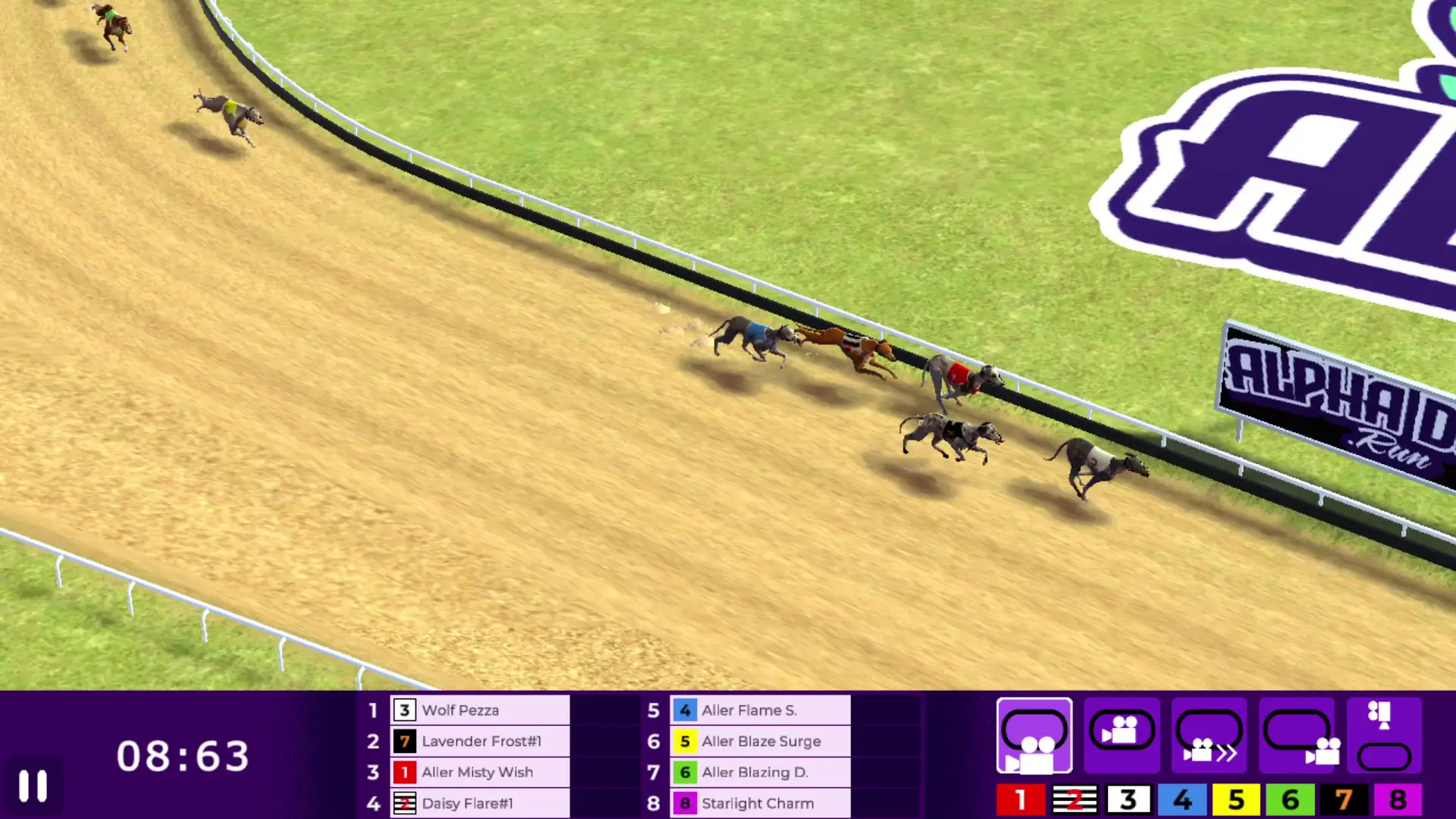Enable the fast-forward camera mode
1456x819 pixels.
1210,736
